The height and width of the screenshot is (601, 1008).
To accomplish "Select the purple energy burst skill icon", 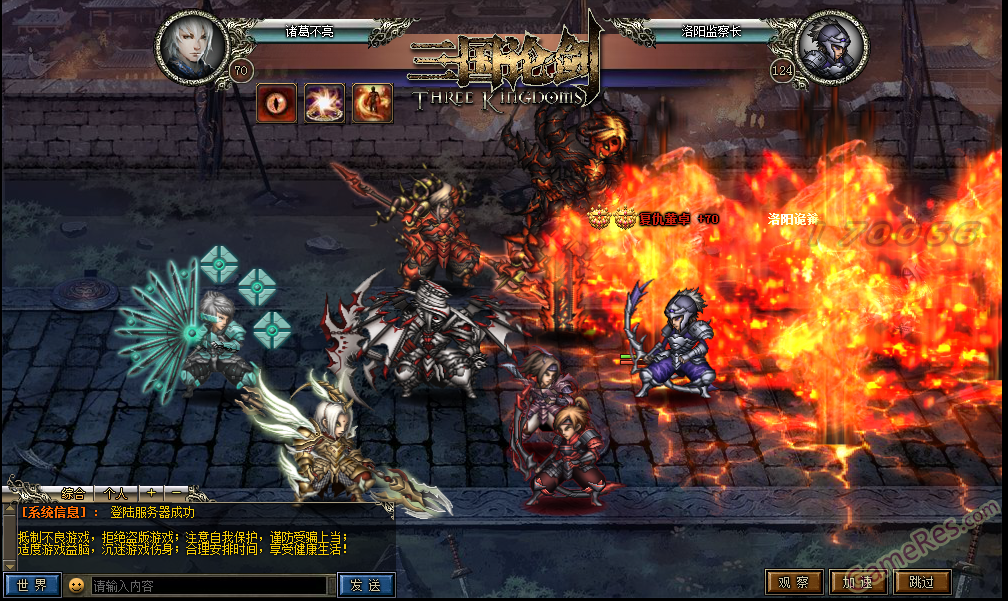I will [324, 103].
